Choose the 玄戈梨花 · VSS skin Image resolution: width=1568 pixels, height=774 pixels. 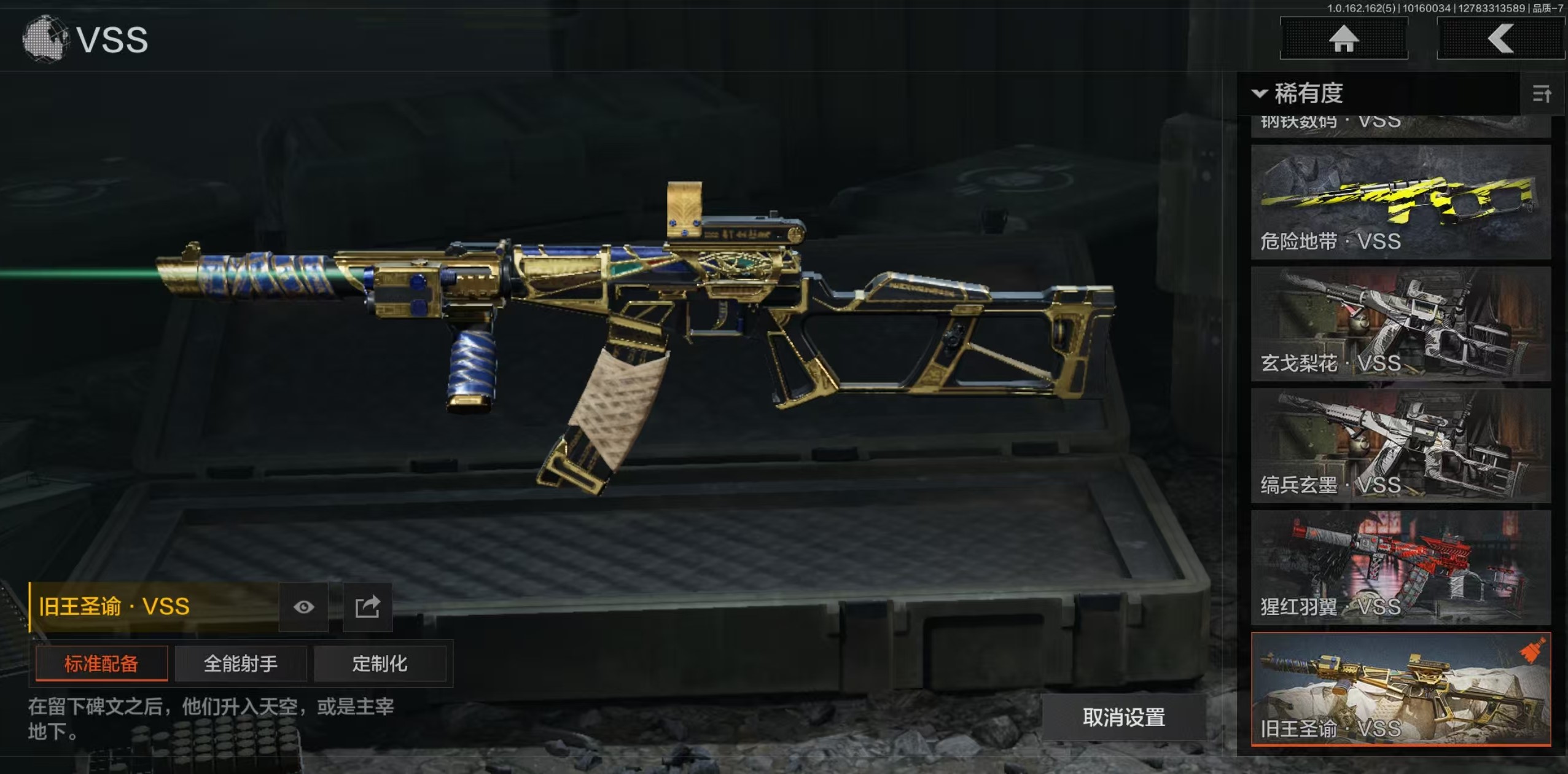point(1400,324)
